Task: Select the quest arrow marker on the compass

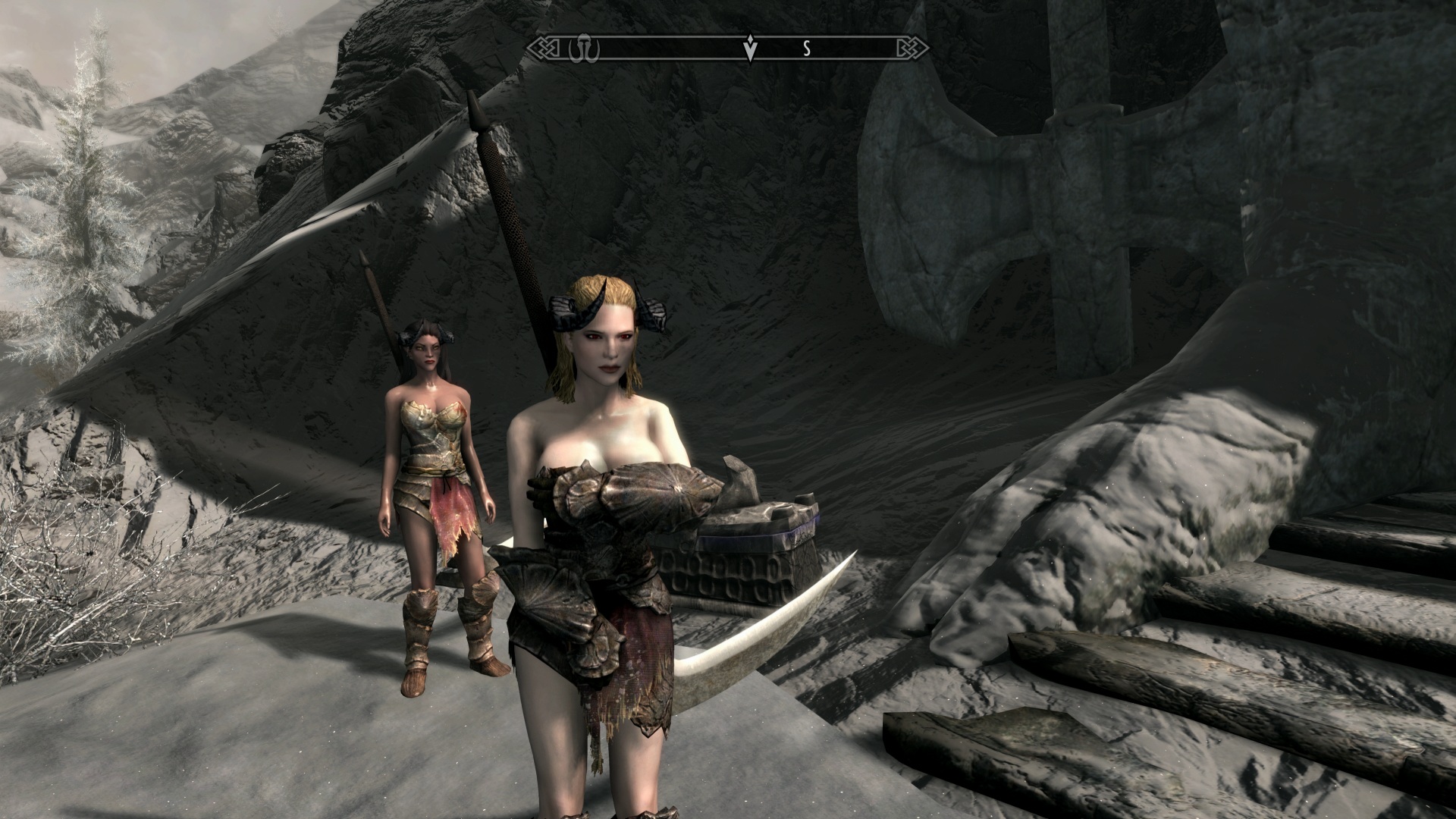Action: [751, 49]
